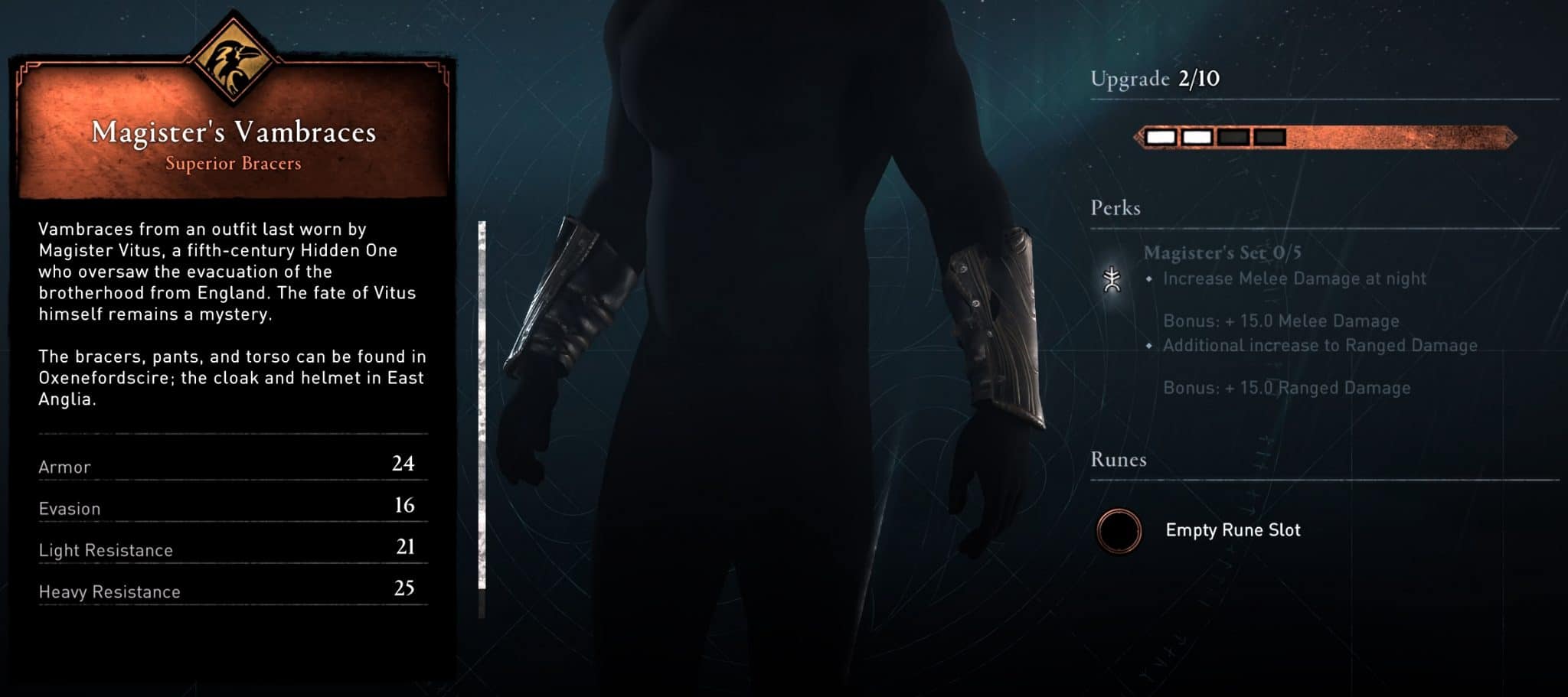Click the Magister's Vambraces item title
Viewport: 1568px width, 697px height.
coord(234,132)
